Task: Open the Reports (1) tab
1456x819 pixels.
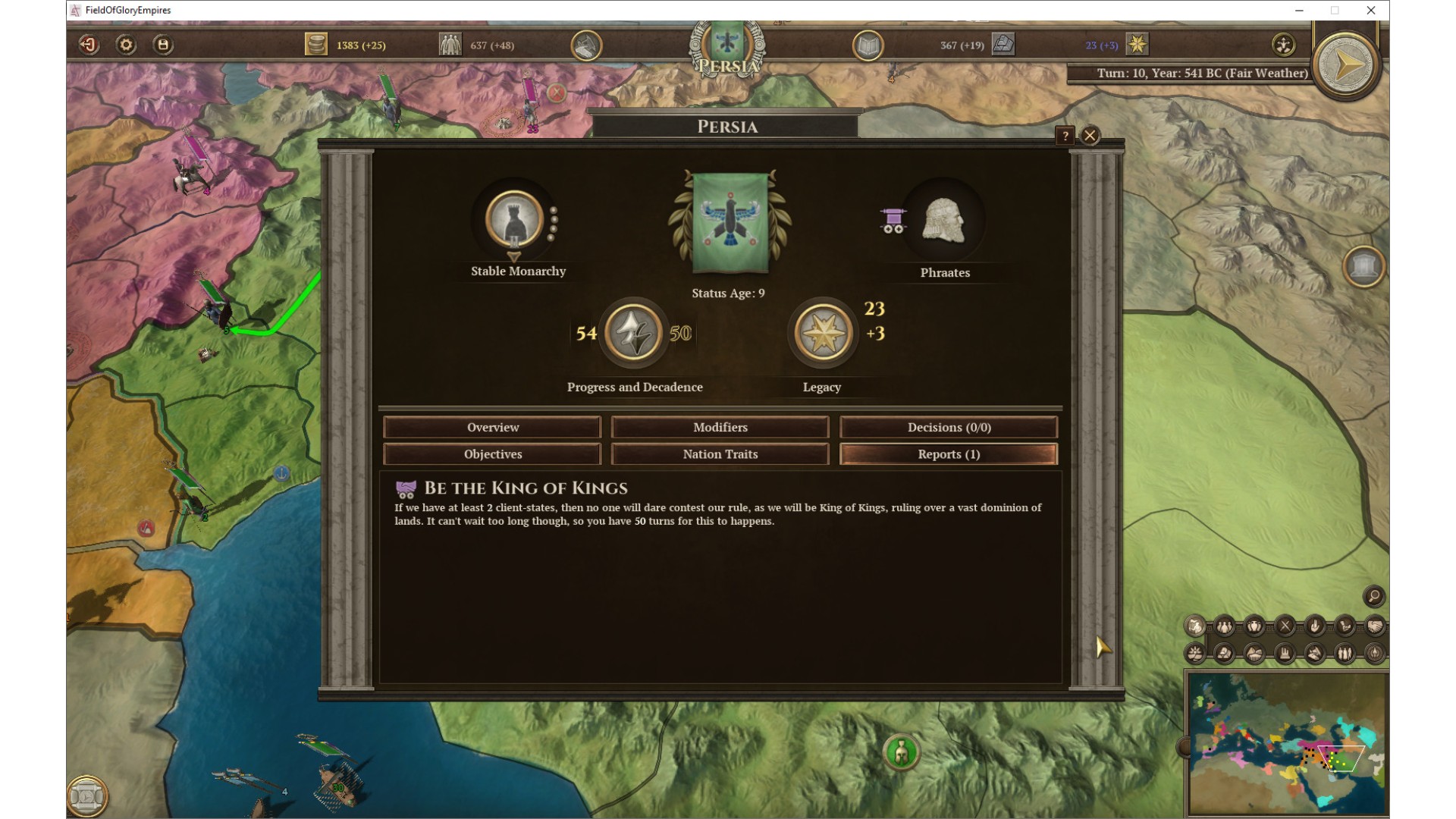Action: point(949,454)
